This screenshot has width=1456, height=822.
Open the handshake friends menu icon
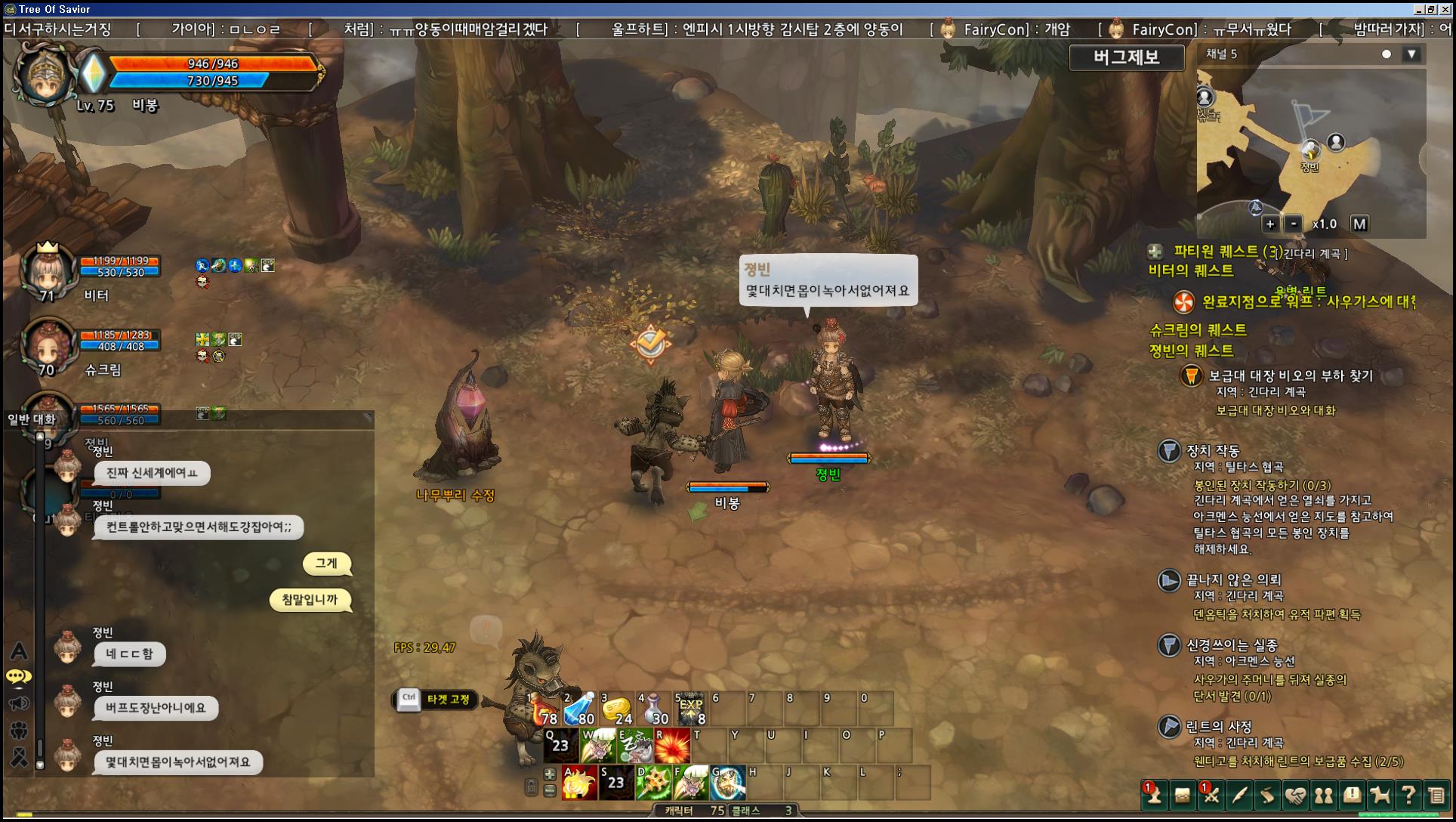[x=1296, y=795]
